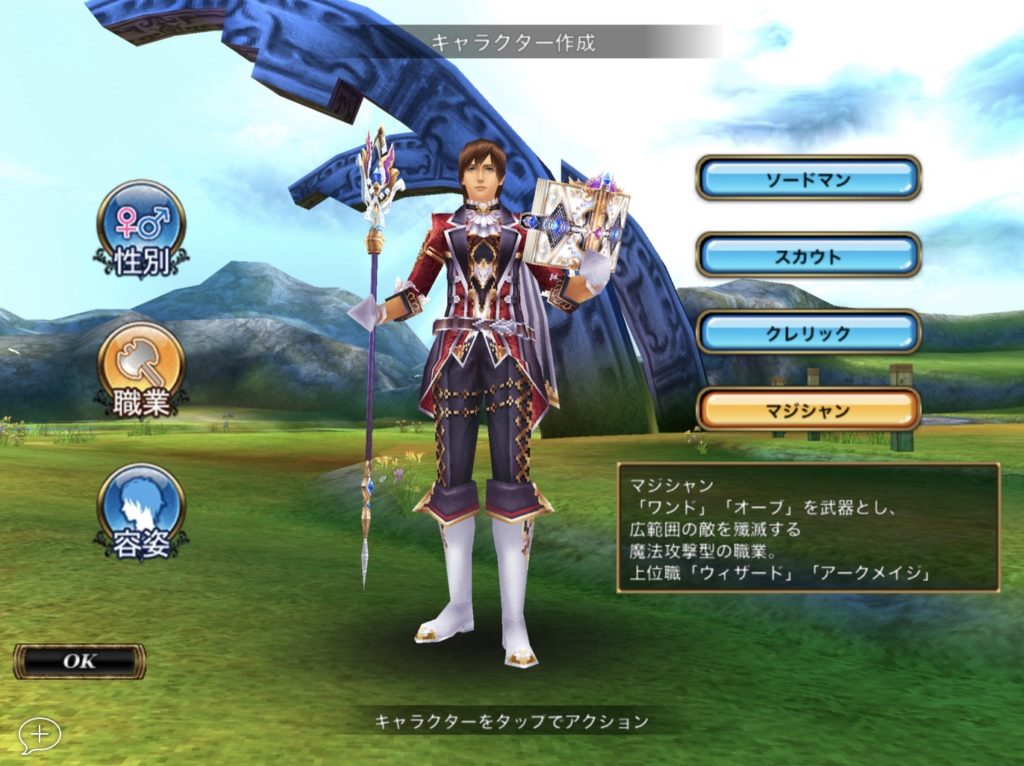This screenshot has width=1024, height=766.
Task: Select the スカウト (Scout) class
Action: 808,255
